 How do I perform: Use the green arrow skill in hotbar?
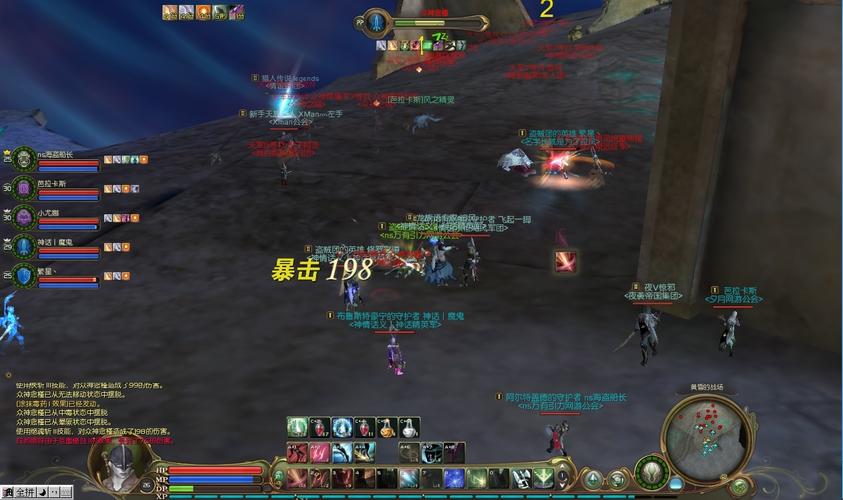[x=542, y=478]
